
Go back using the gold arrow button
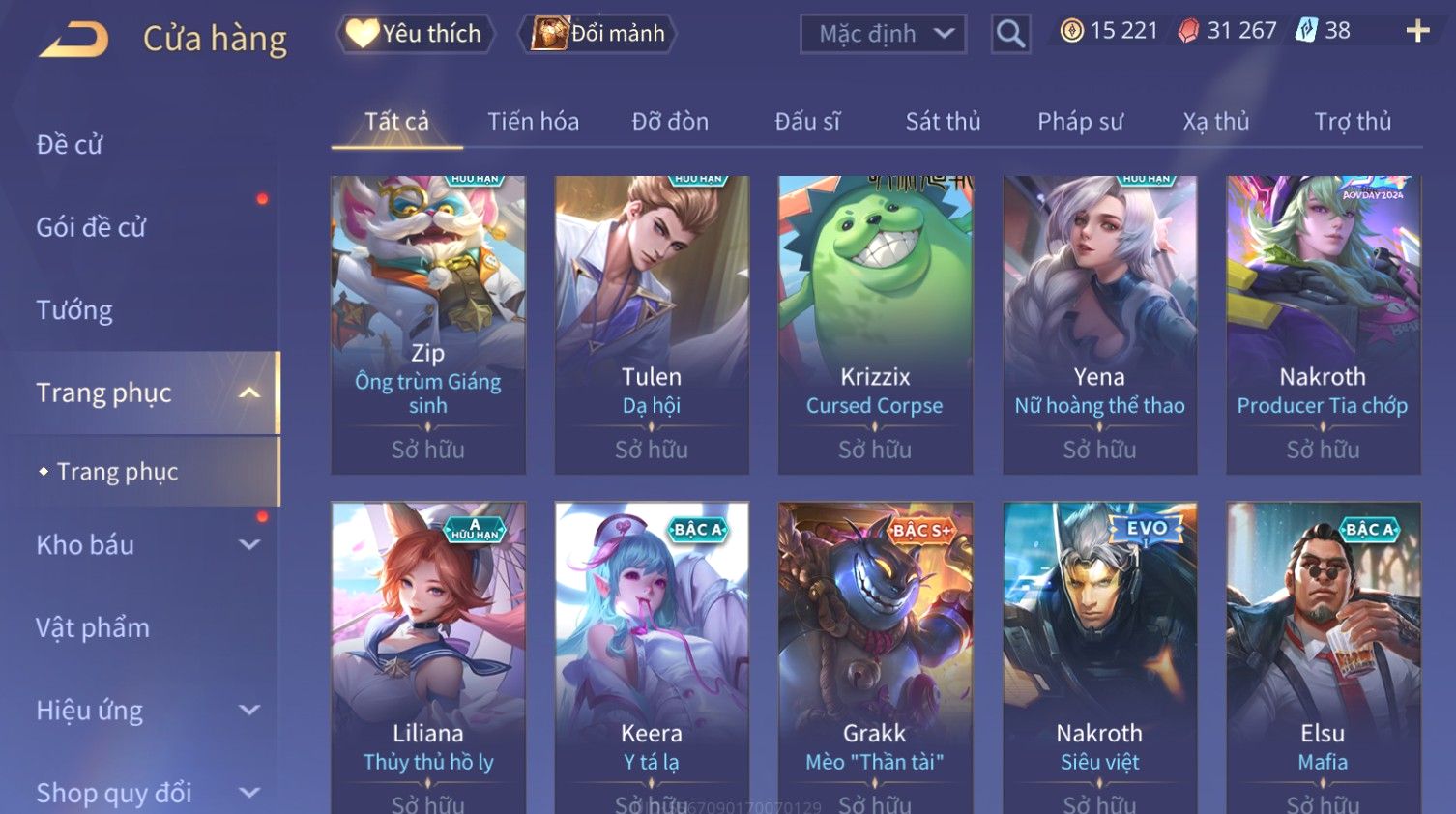pos(74,39)
